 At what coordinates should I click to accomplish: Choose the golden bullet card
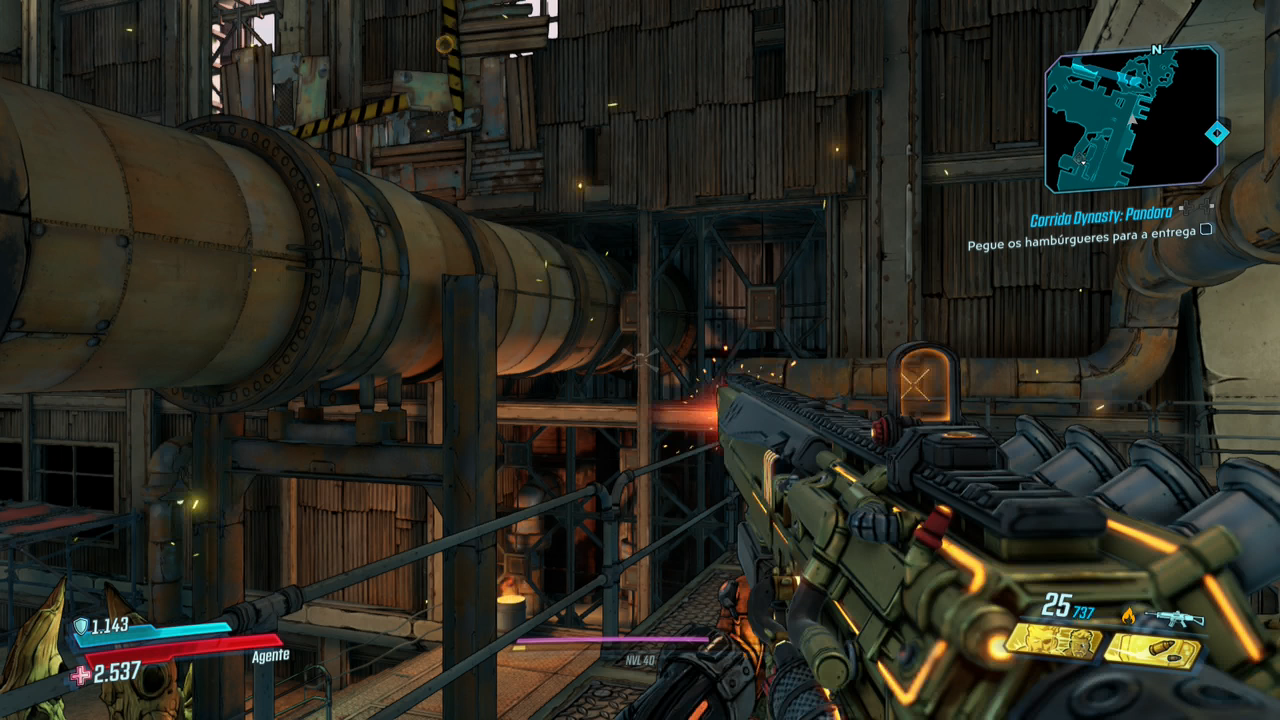click(x=1152, y=651)
